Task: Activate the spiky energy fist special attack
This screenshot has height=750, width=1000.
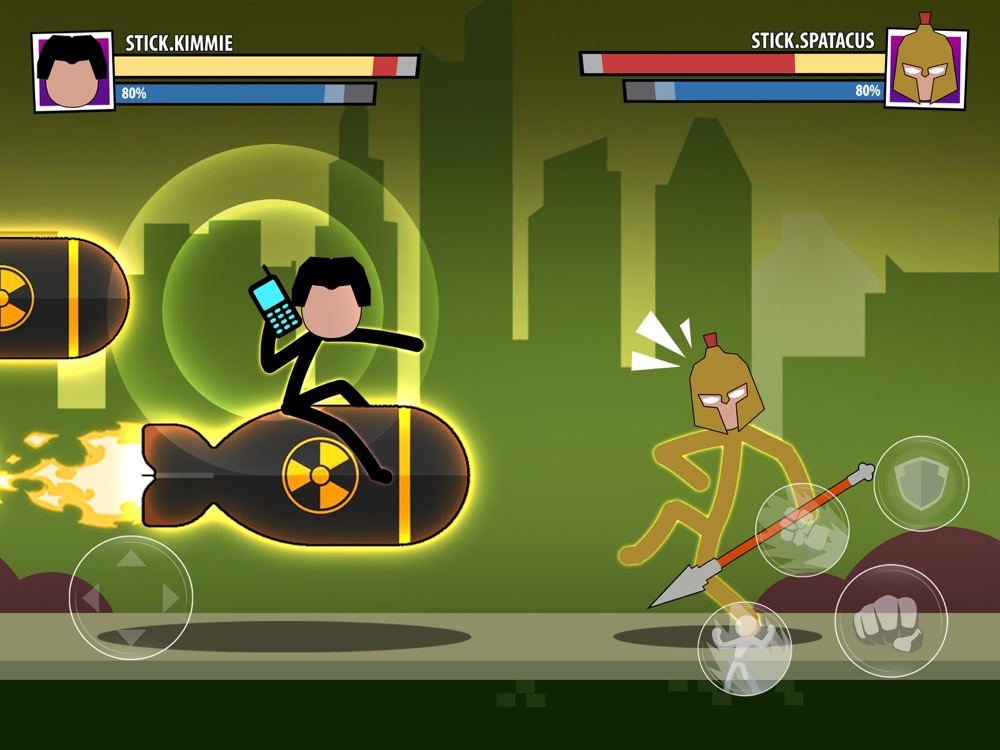Action: coord(801,529)
